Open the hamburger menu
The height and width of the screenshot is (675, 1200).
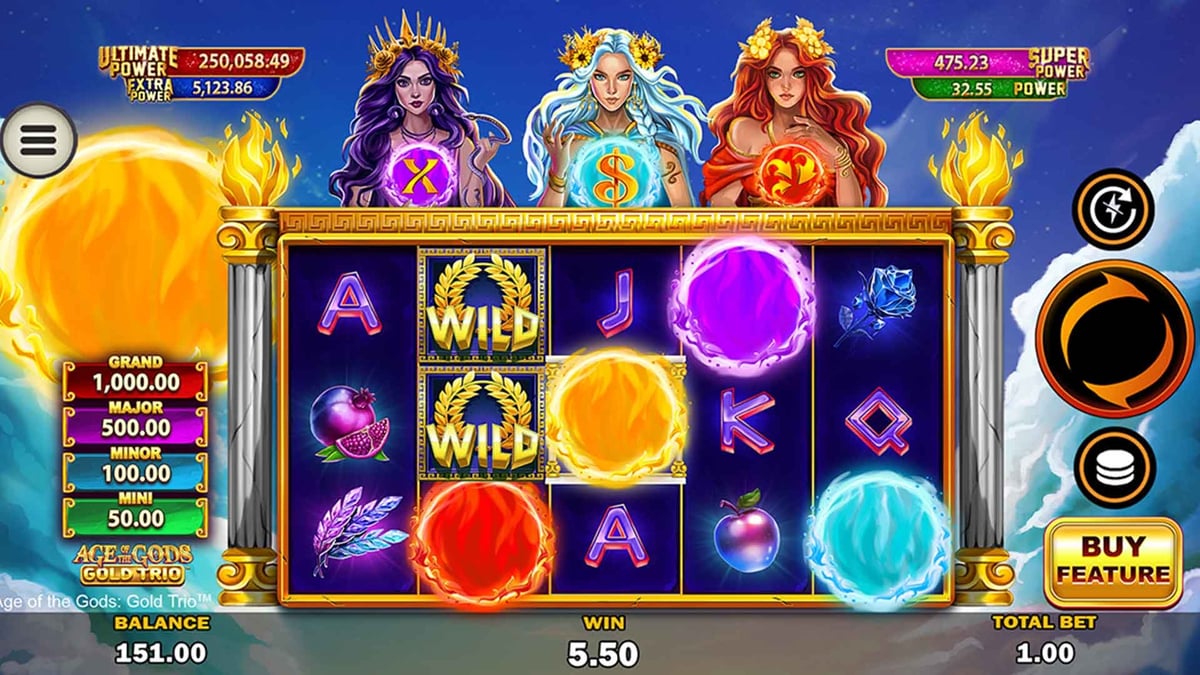38,140
